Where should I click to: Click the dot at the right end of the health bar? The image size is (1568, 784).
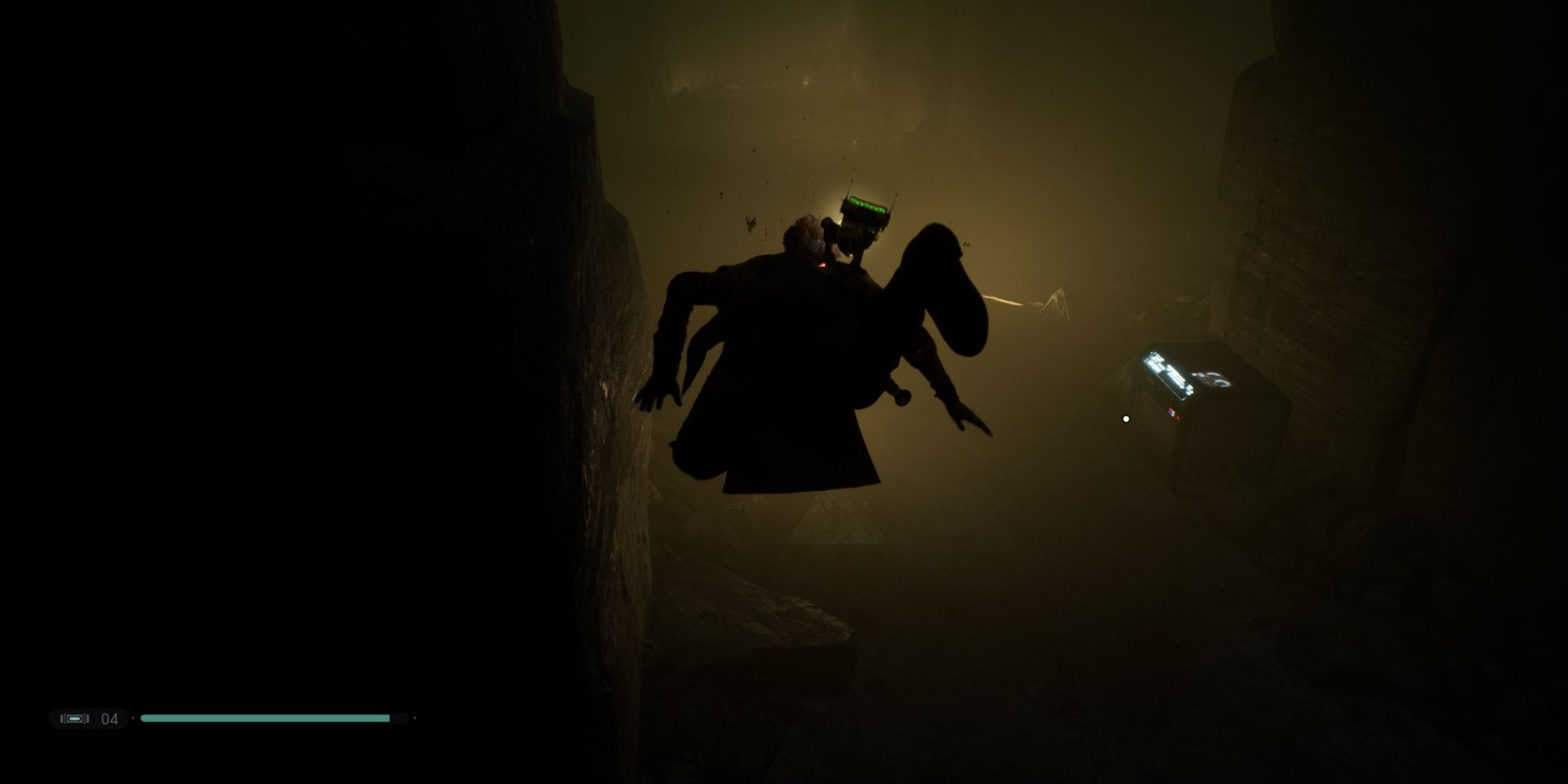[x=415, y=718]
